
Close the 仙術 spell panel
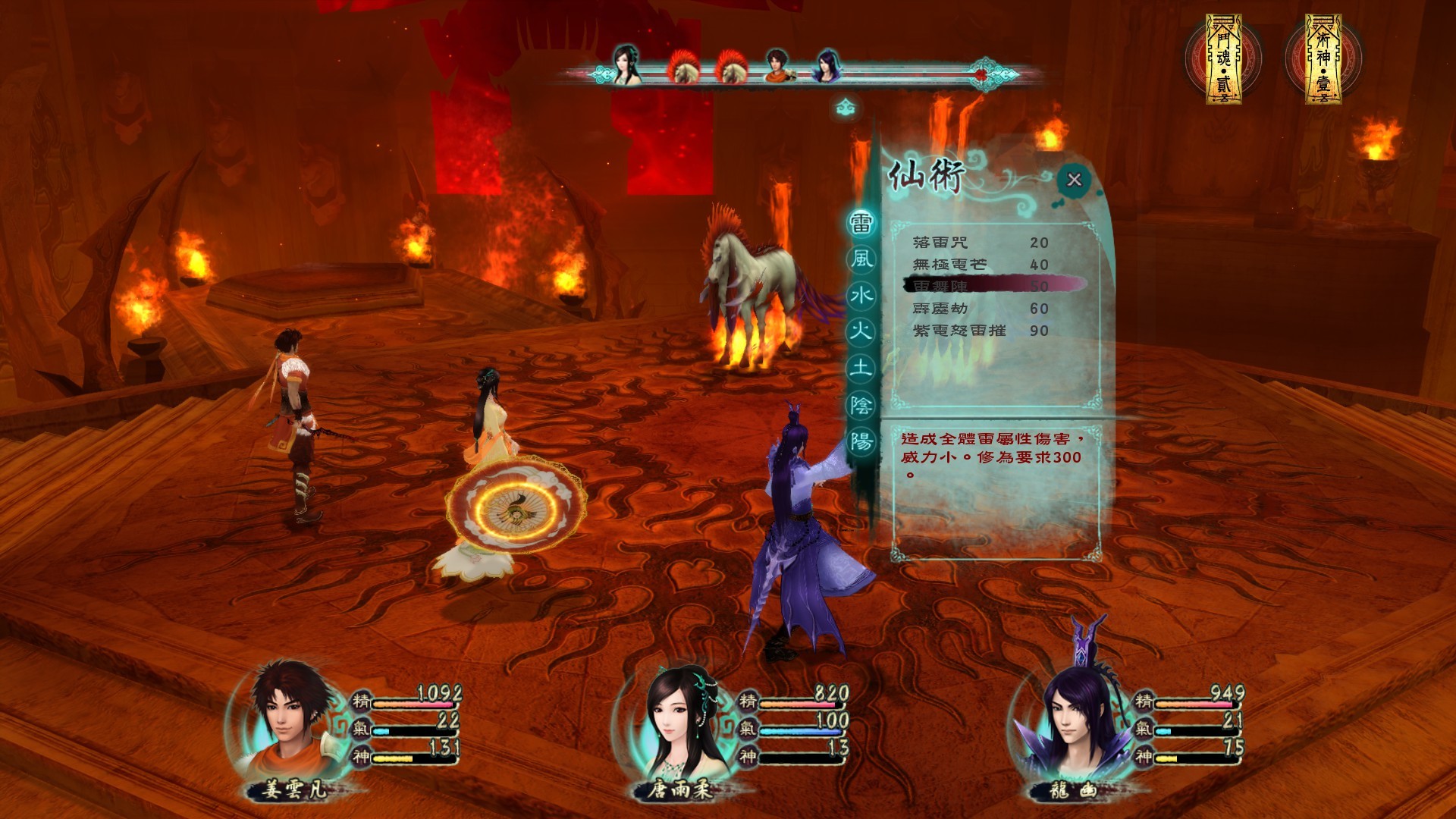pos(1073,180)
